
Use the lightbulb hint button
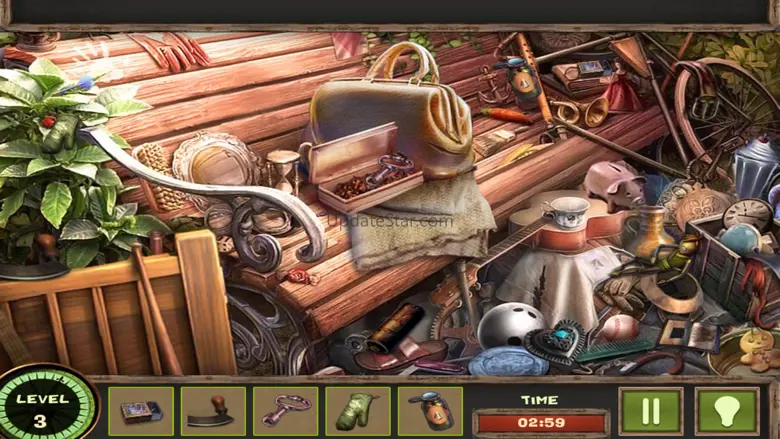(x=727, y=411)
